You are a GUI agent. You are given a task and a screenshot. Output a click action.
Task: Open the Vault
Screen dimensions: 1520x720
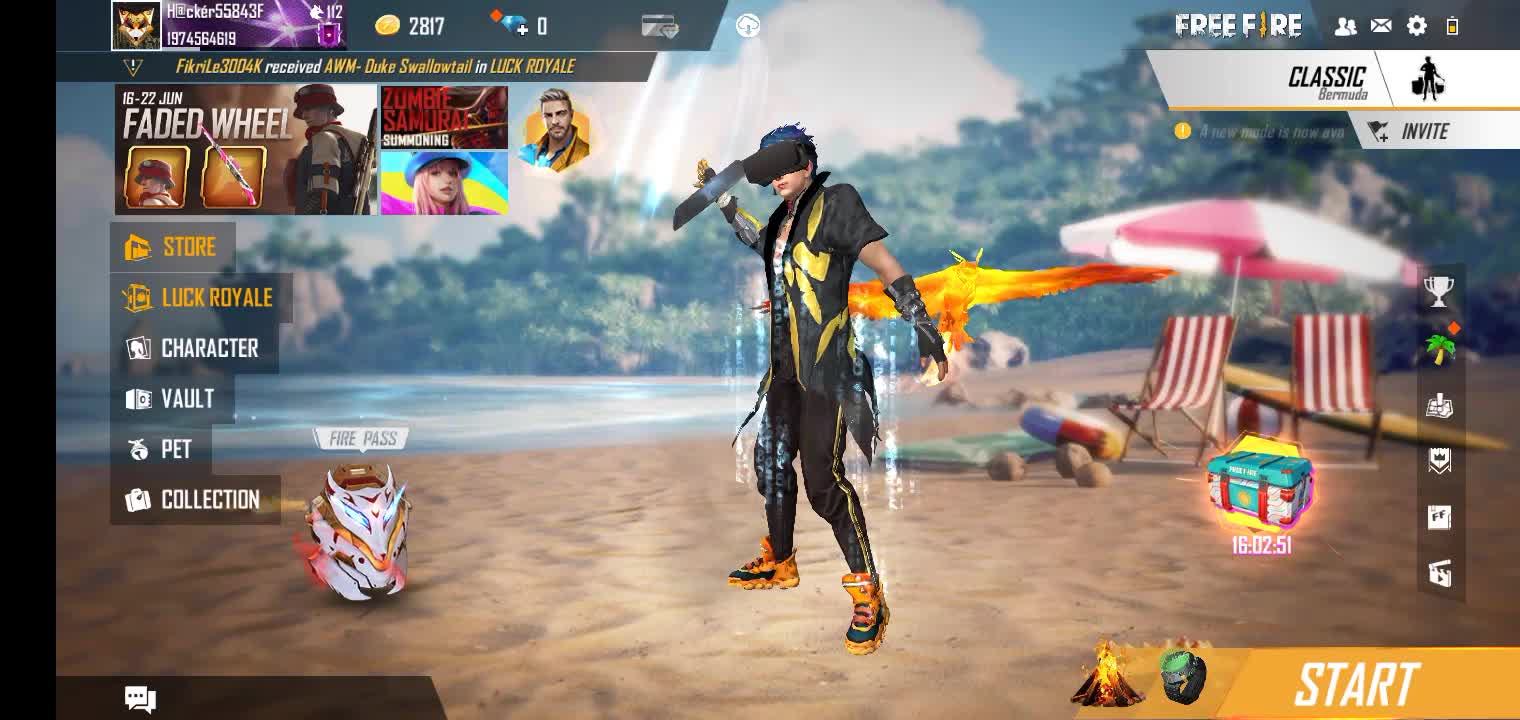[x=172, y=399]
